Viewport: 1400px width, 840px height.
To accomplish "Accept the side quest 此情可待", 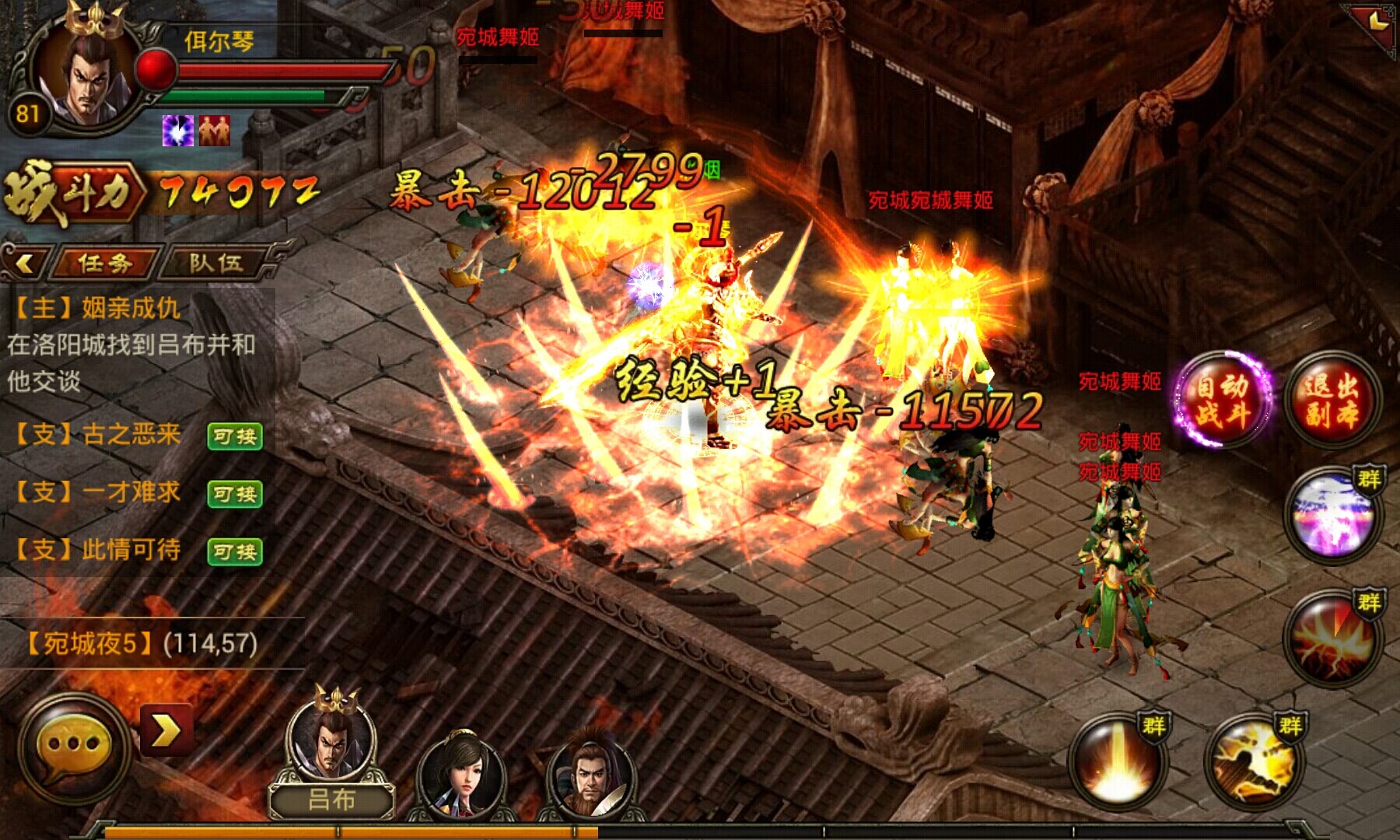I will (x=234, y=551).
